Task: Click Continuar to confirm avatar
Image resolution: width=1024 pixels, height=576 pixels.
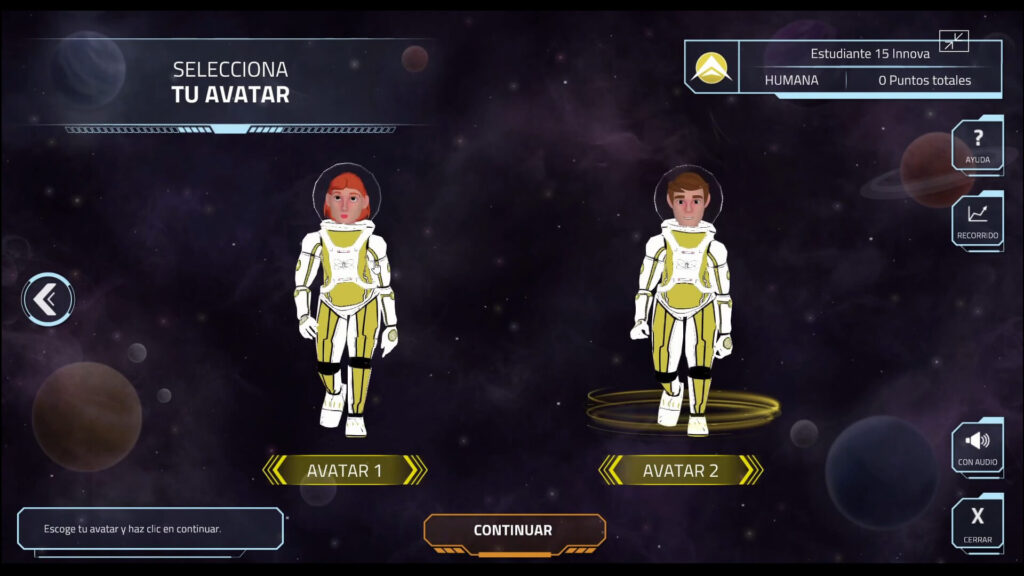Action: 513,531
